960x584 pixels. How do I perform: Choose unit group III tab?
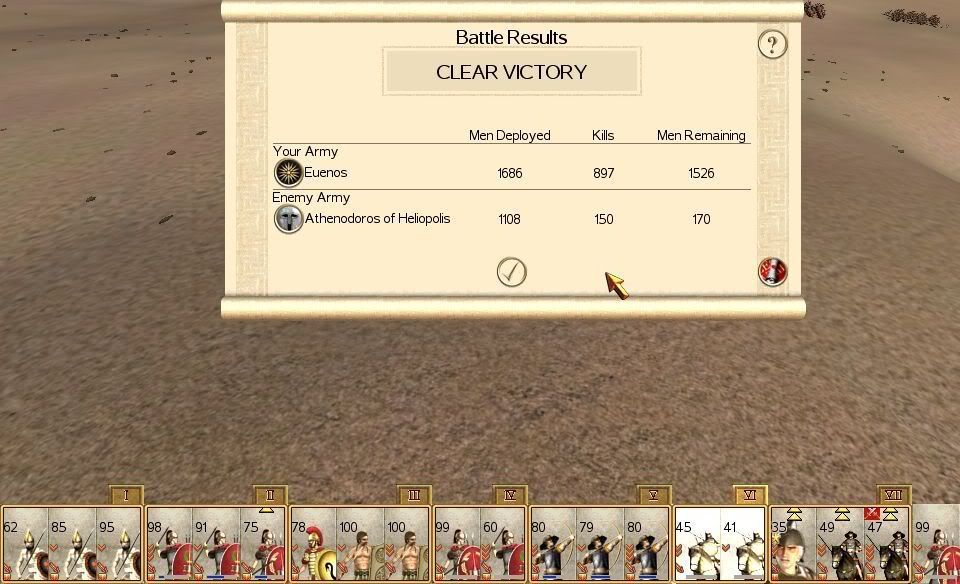415,495
